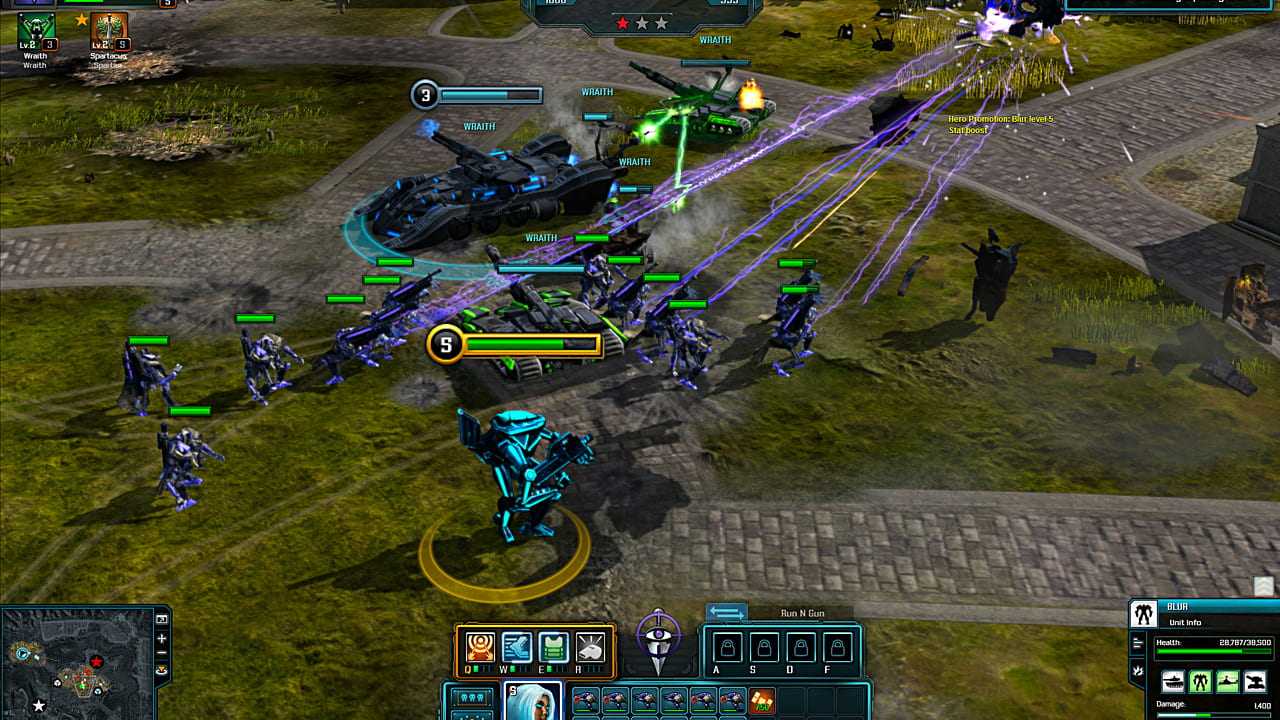
Task: Trigger the R white whistle ability
Action: (591, 647)
